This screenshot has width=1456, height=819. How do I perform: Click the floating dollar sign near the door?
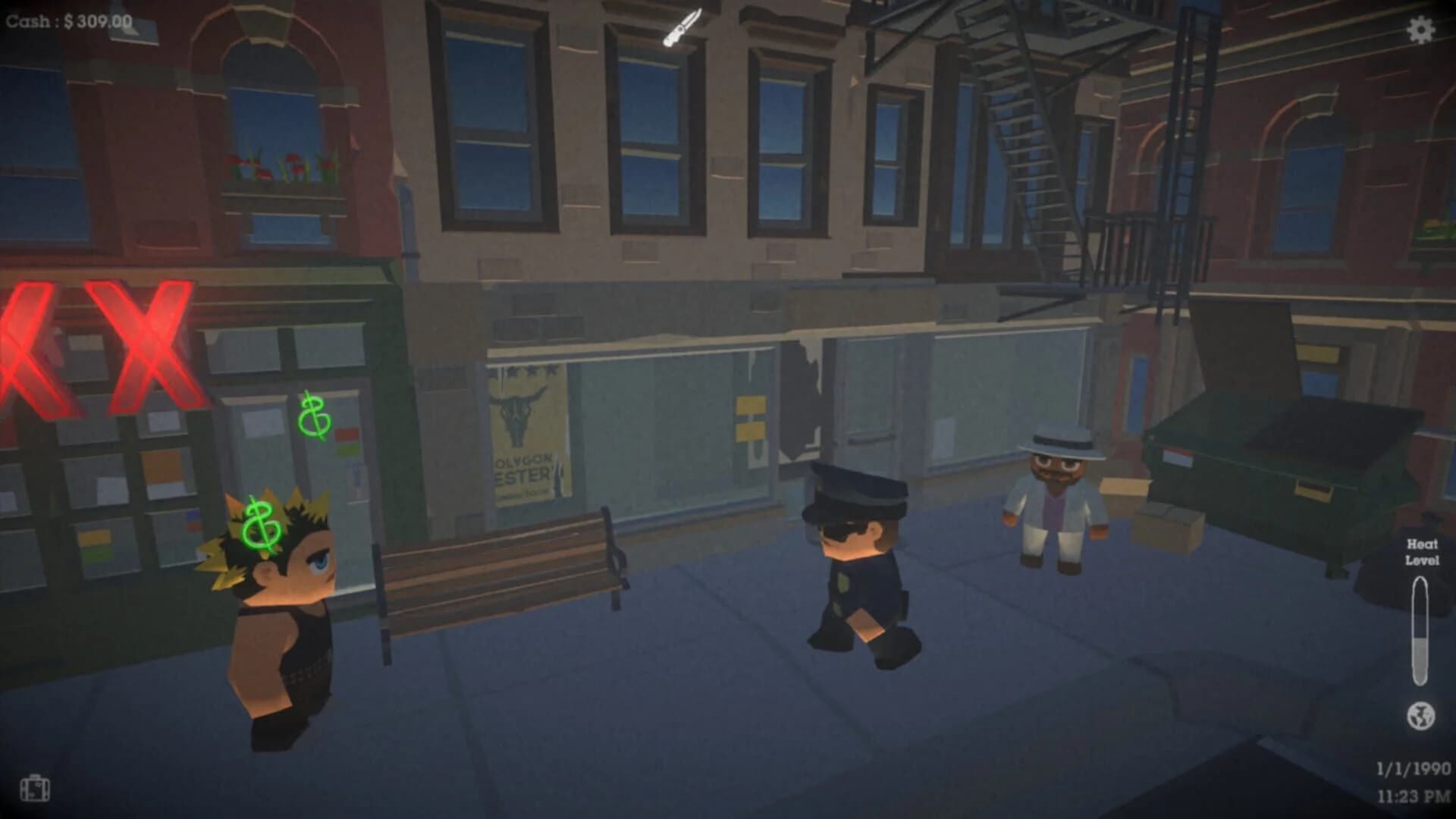[x=316, y=418]
